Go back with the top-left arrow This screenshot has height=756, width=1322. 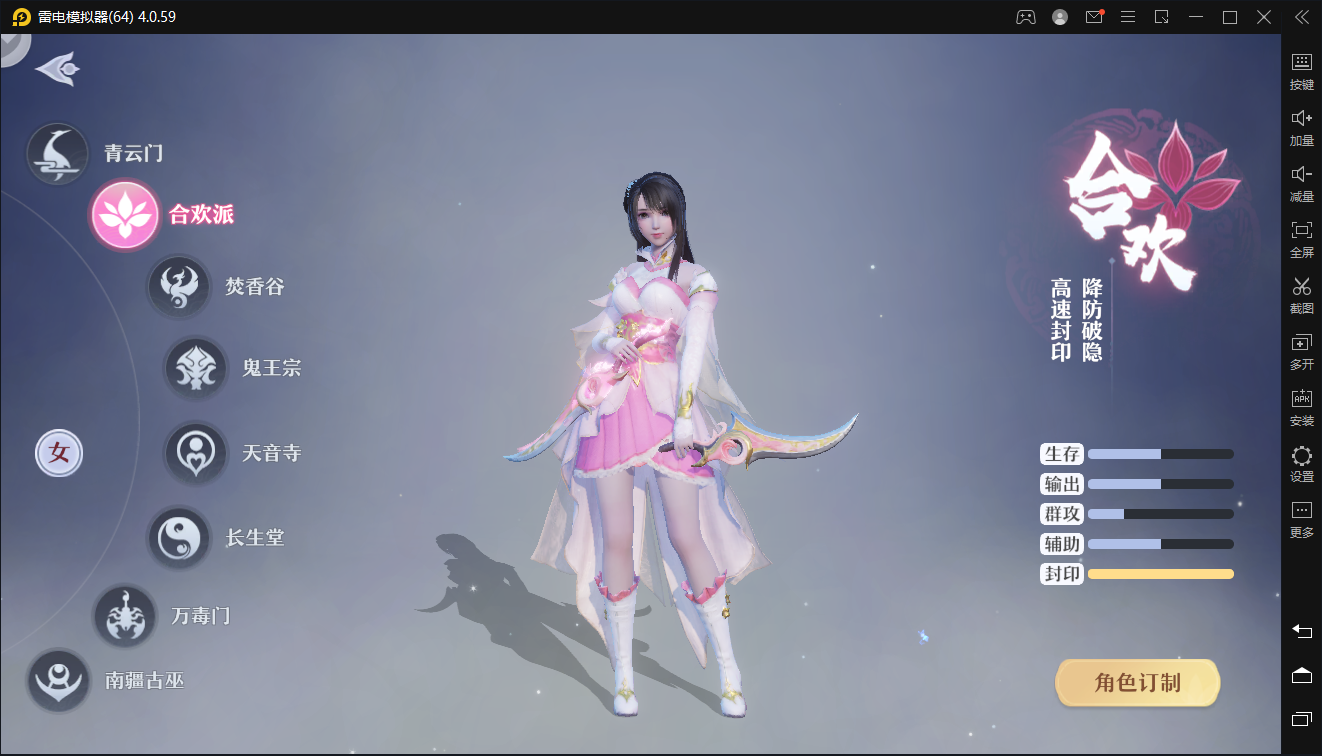[x=57, y=69]
